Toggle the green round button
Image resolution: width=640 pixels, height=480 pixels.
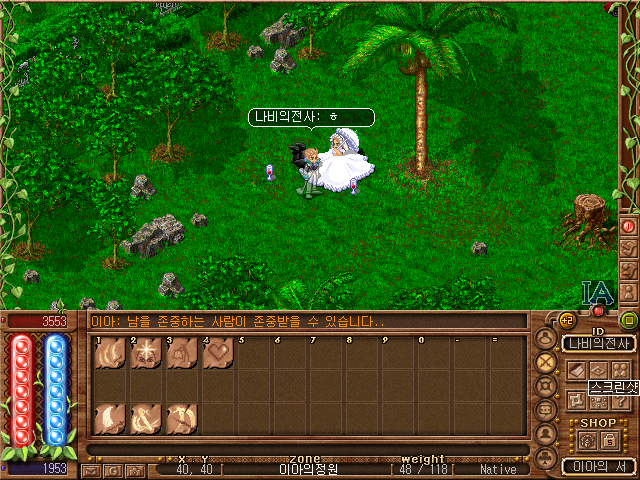pyautogui.click(x=629, y=320)
